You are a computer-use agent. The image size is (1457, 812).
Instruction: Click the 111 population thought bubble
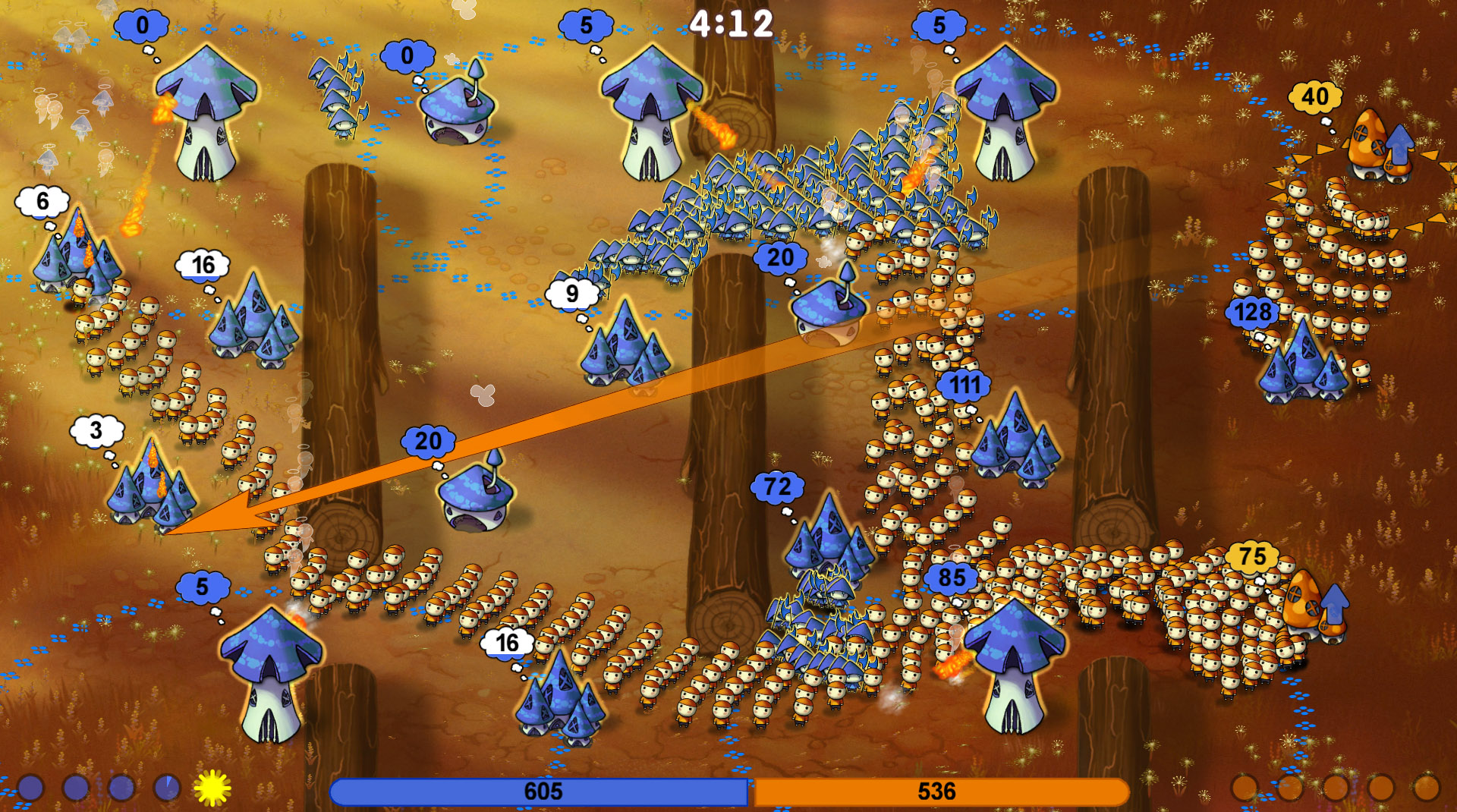pos(965,385)
